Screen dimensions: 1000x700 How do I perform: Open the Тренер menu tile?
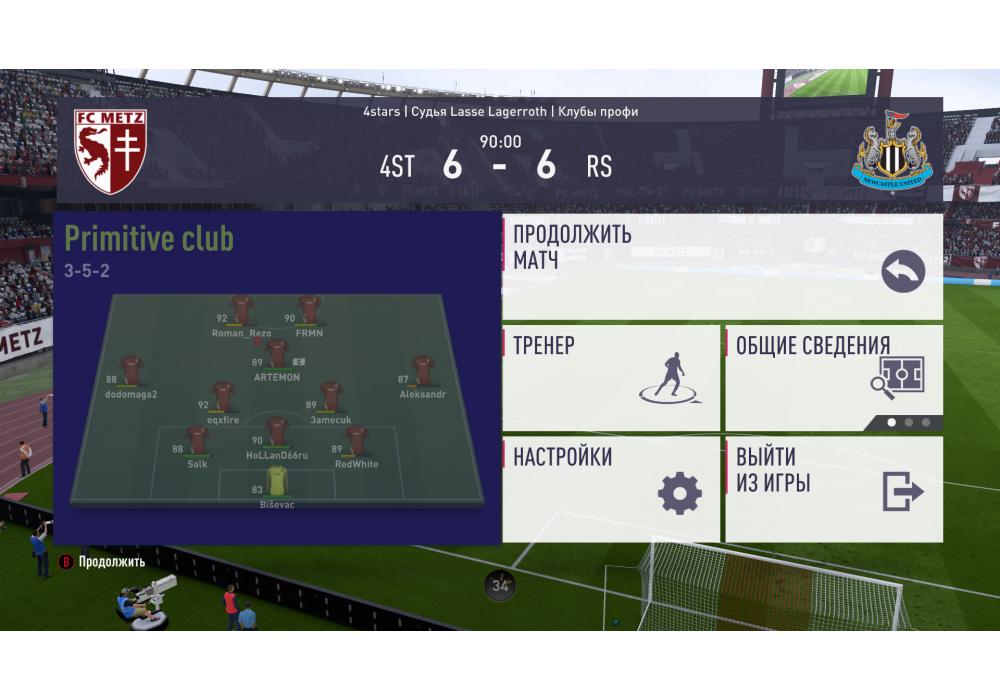coord(610,377)
